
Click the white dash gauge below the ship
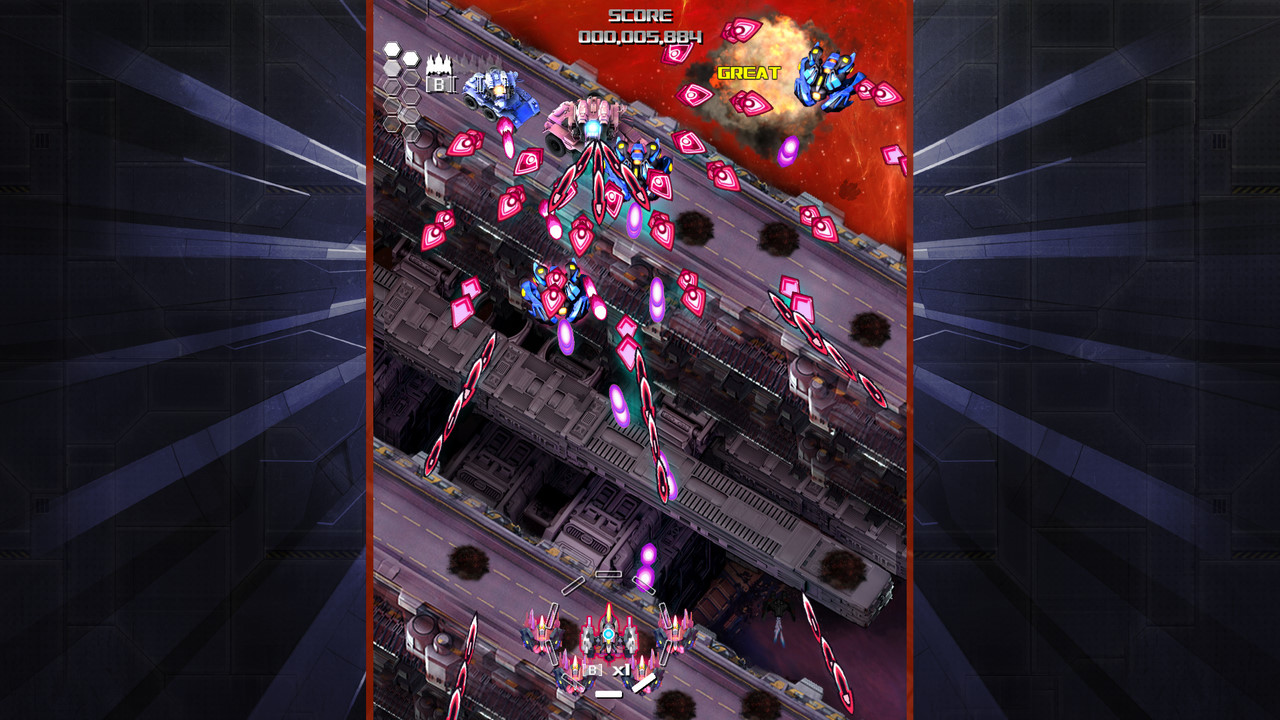[x=609, y=694]
